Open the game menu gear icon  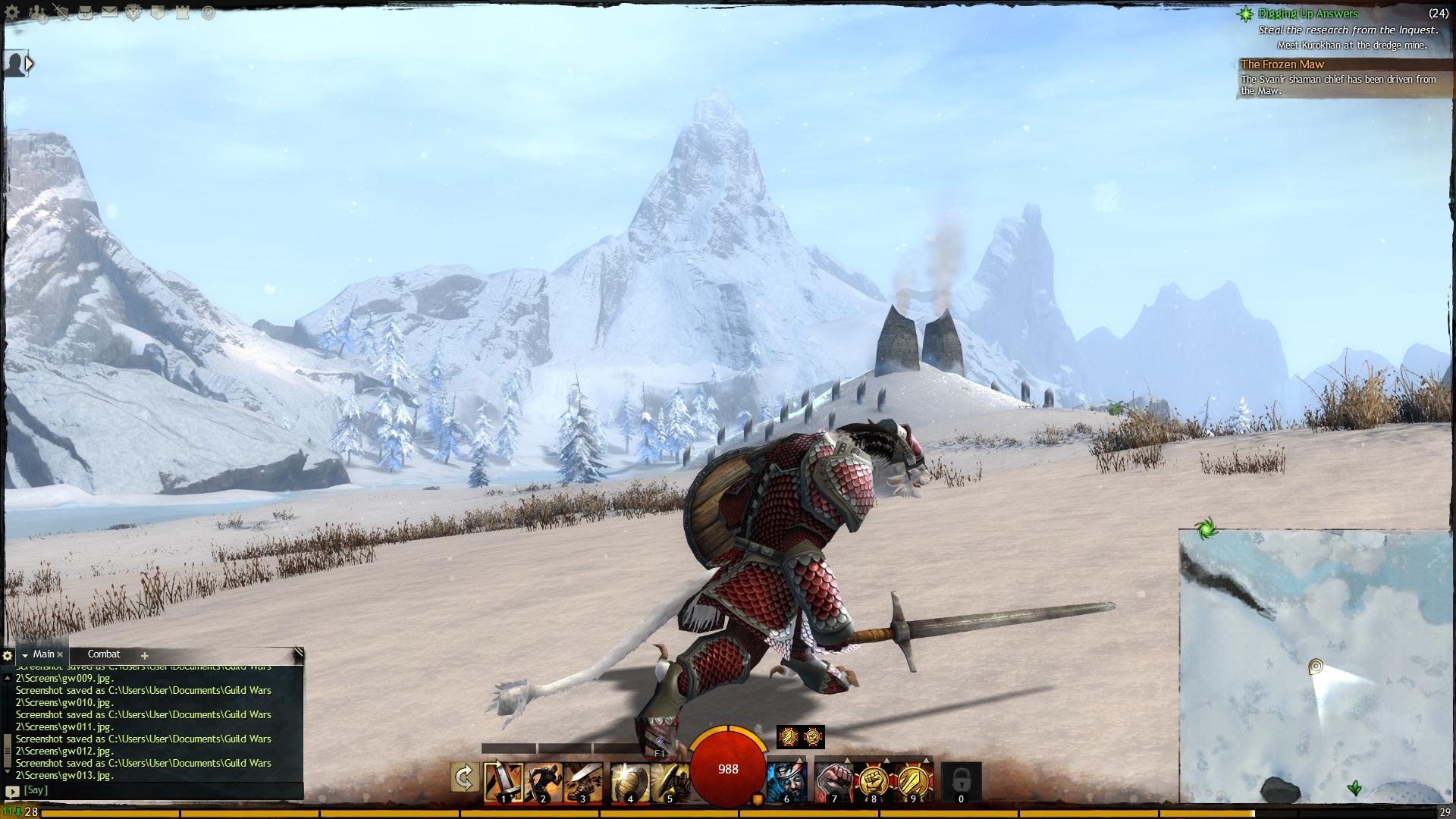coord(12,13)
